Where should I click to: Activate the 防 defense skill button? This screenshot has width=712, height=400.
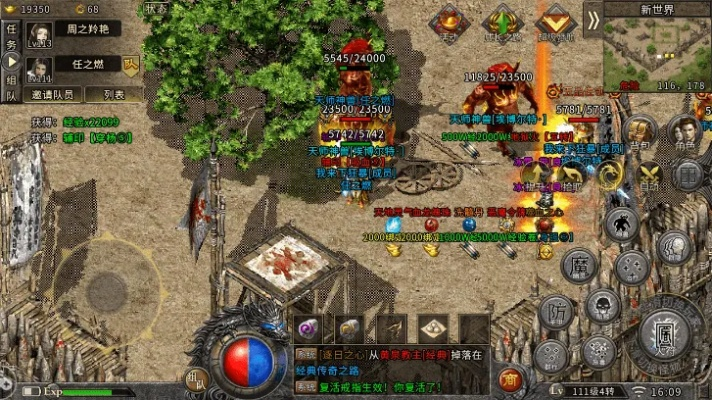tap(555, 312)
